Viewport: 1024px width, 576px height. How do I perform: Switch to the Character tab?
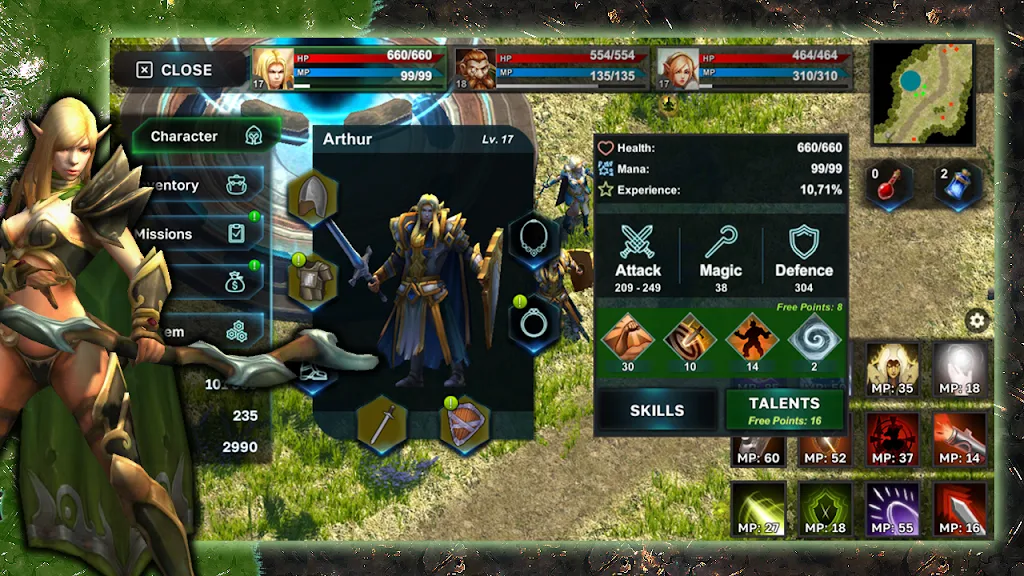click(200, 137)
